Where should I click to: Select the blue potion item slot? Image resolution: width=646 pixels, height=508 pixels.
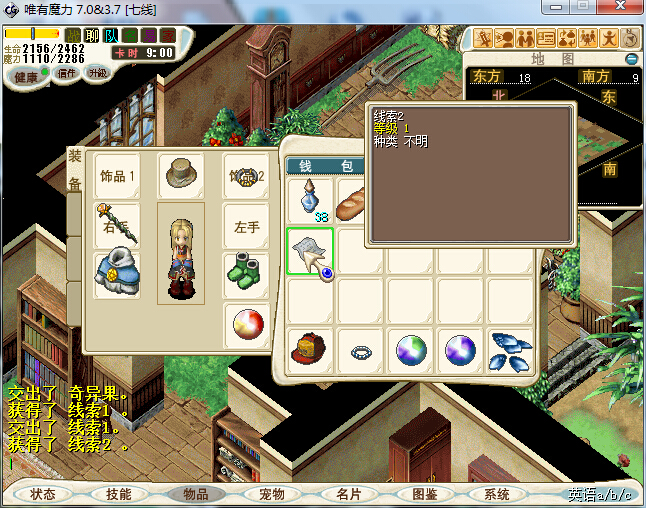point(311,200)
